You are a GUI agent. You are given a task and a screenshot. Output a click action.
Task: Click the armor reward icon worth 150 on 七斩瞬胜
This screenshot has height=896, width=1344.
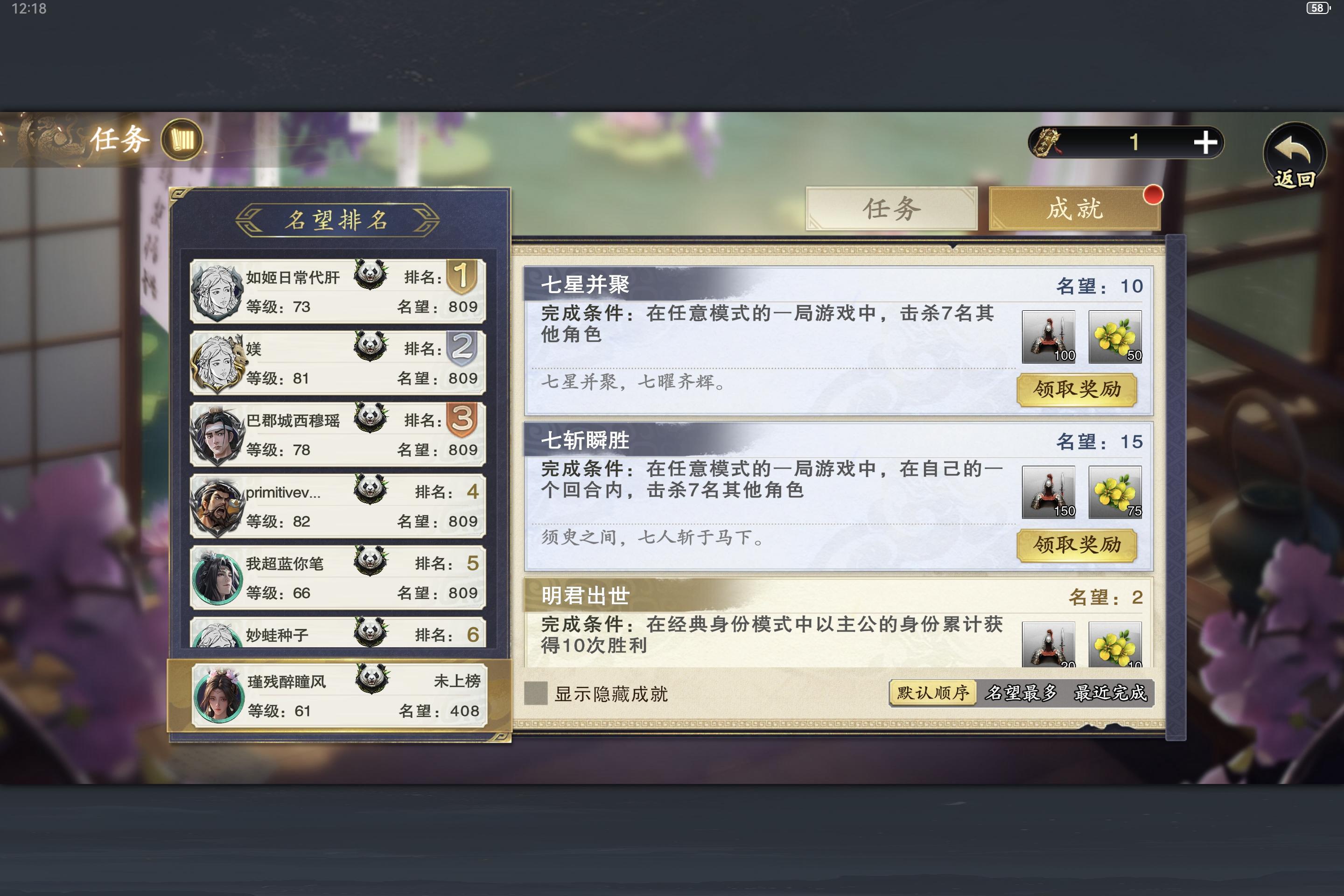tap(1050, 493)
